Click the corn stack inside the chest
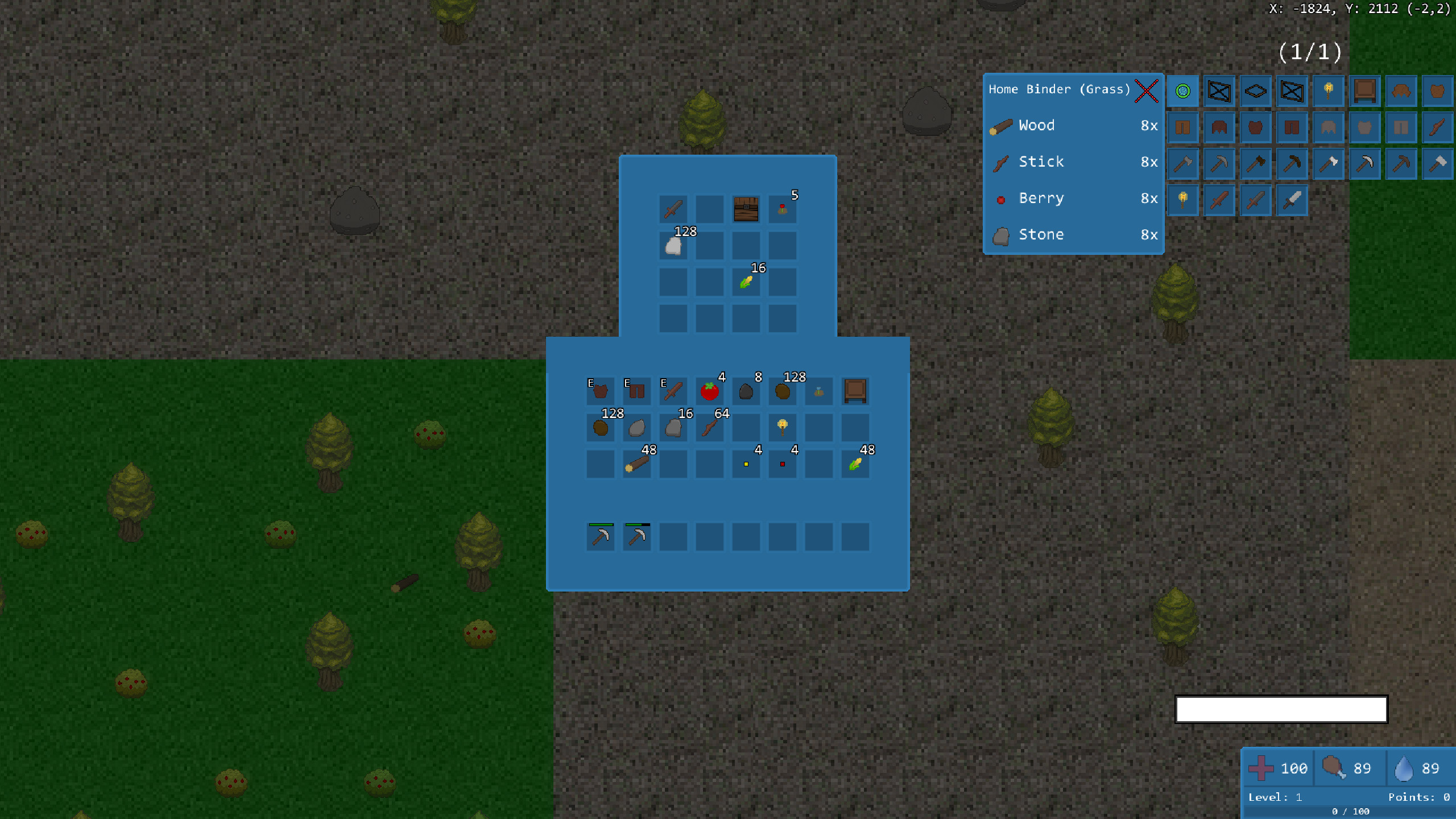The height and width of the screenshot is (819, 1456). point(745,282)
